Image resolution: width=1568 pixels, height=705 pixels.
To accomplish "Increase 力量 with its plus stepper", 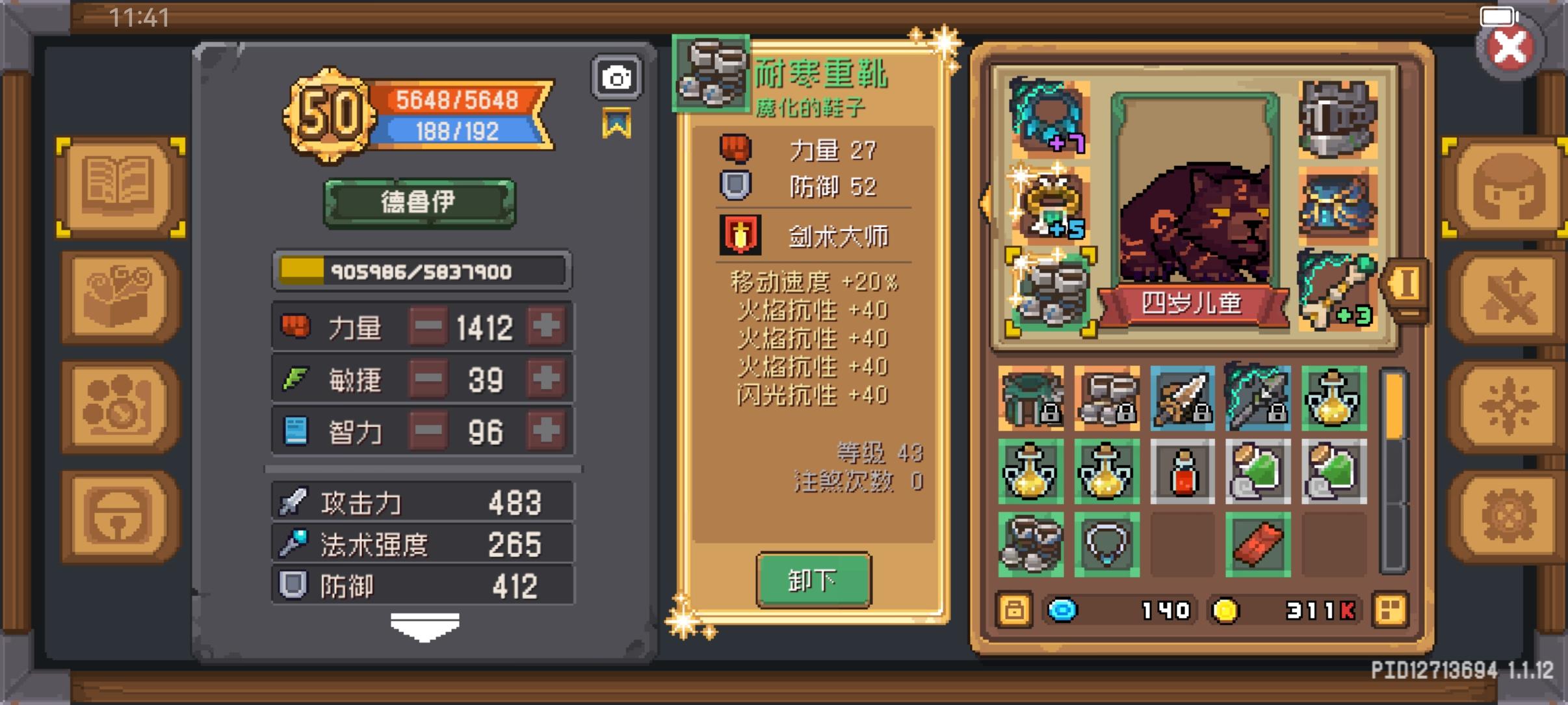I will 546,327.
